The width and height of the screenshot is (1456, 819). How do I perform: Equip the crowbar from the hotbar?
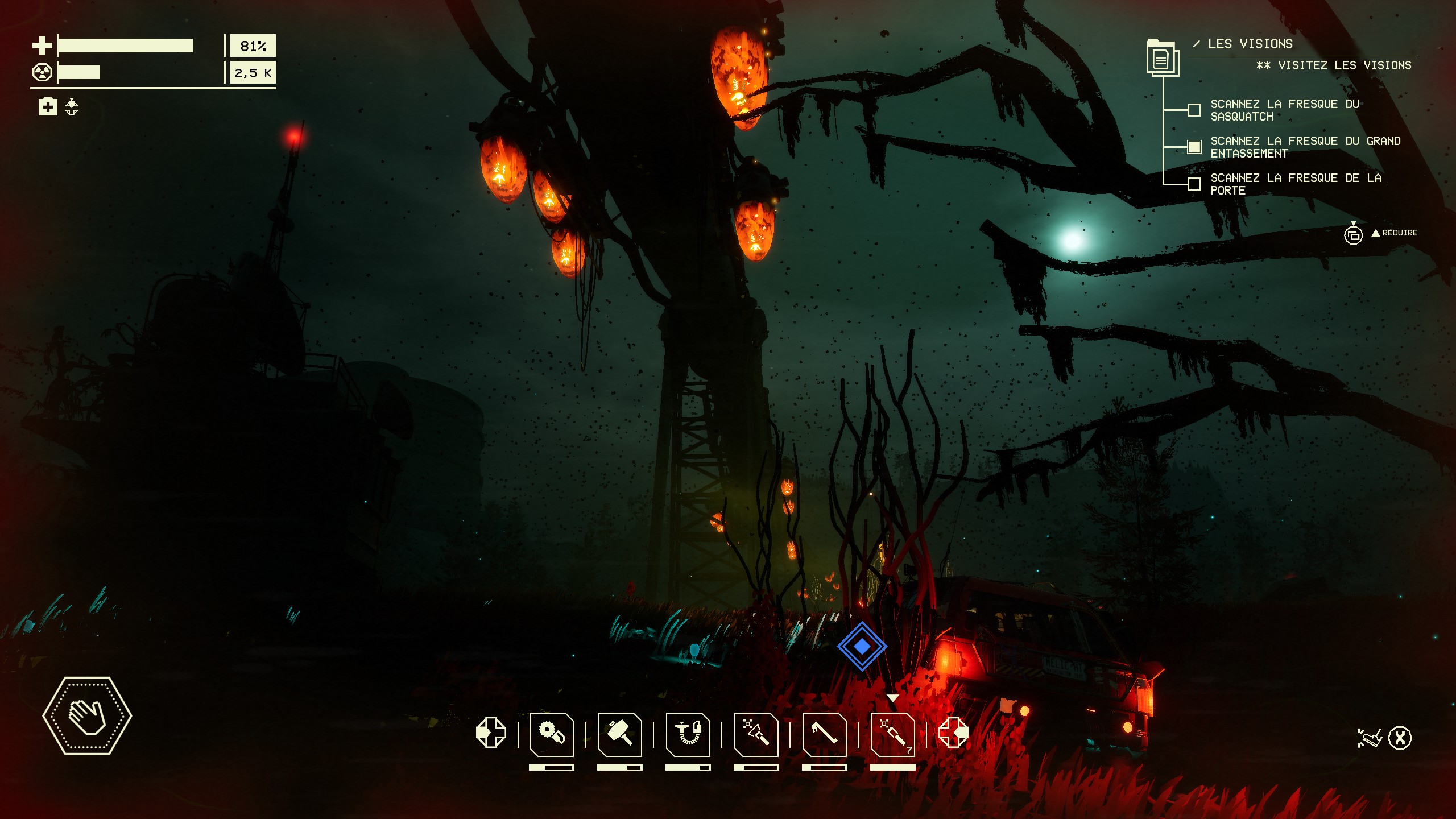tap(824, 734)
